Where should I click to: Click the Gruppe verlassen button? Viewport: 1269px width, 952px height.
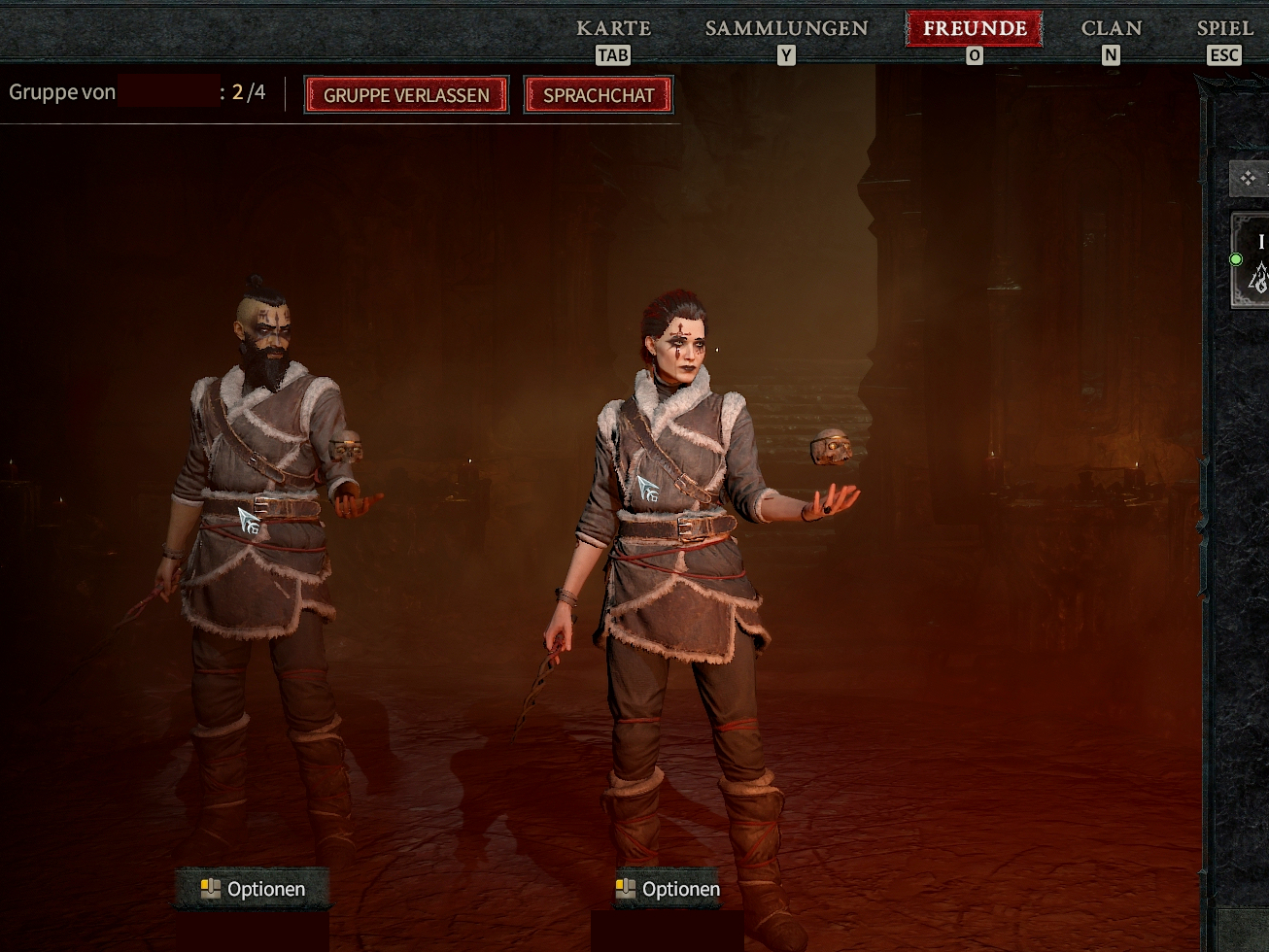pos(406,95)
